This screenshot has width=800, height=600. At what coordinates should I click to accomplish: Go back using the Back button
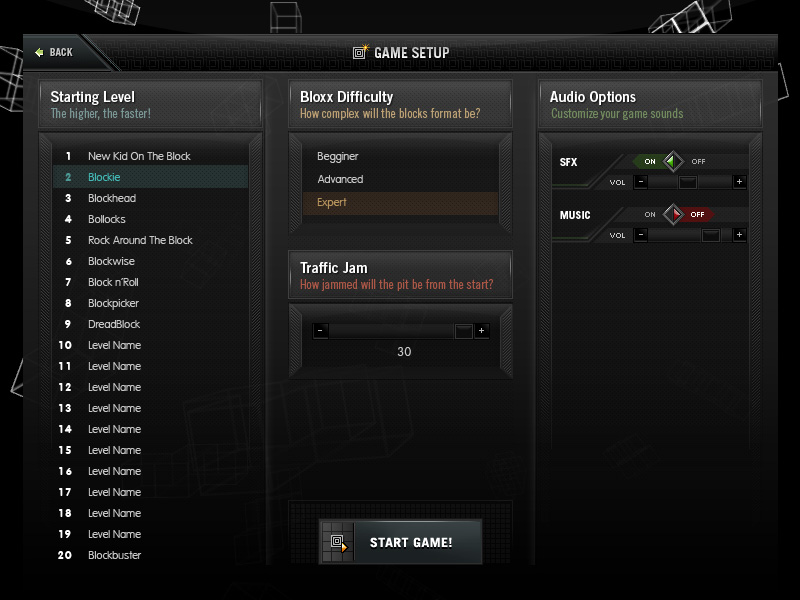click(54, 52)
